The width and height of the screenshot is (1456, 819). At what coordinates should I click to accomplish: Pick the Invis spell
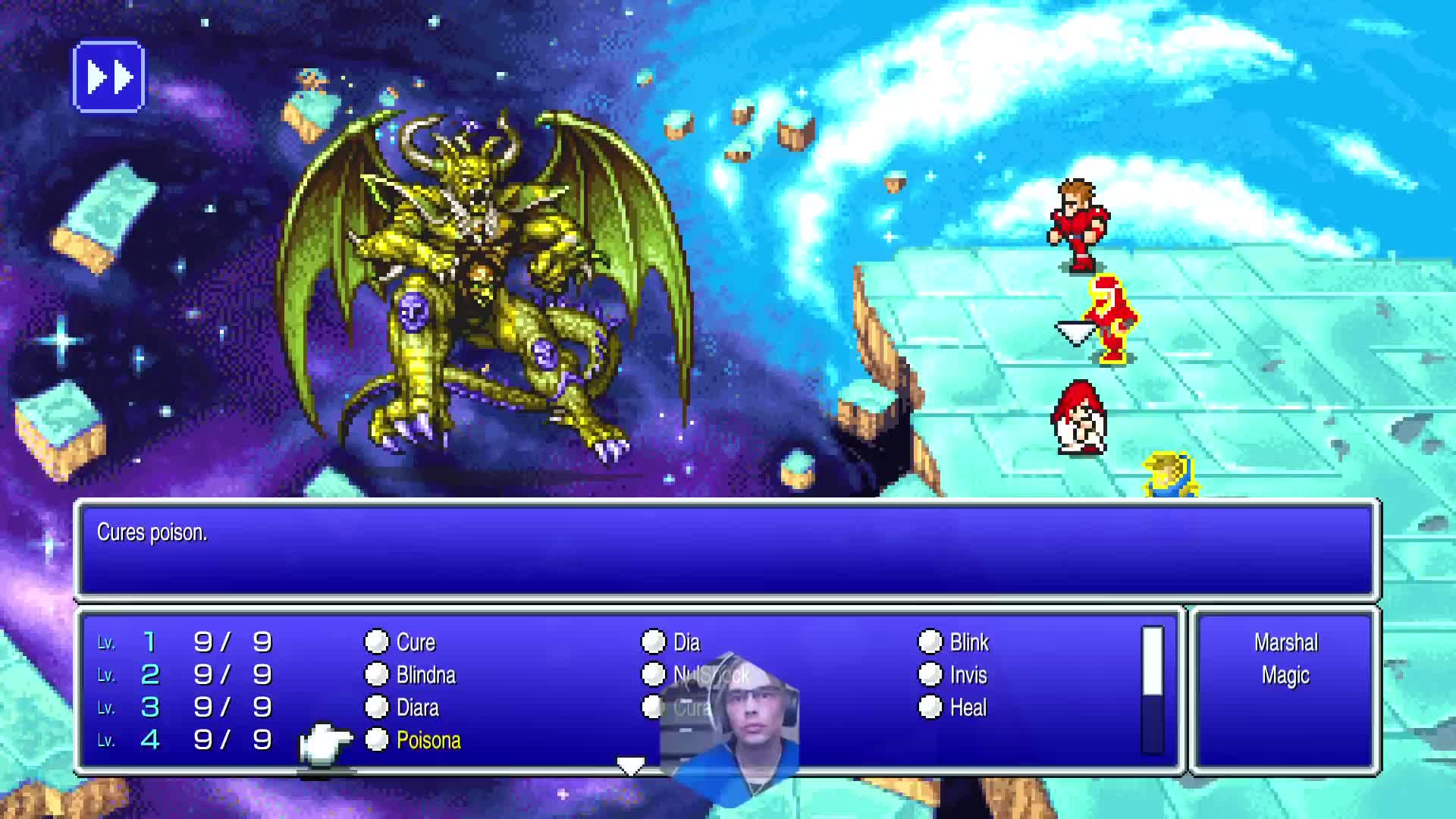pos(968,675)
